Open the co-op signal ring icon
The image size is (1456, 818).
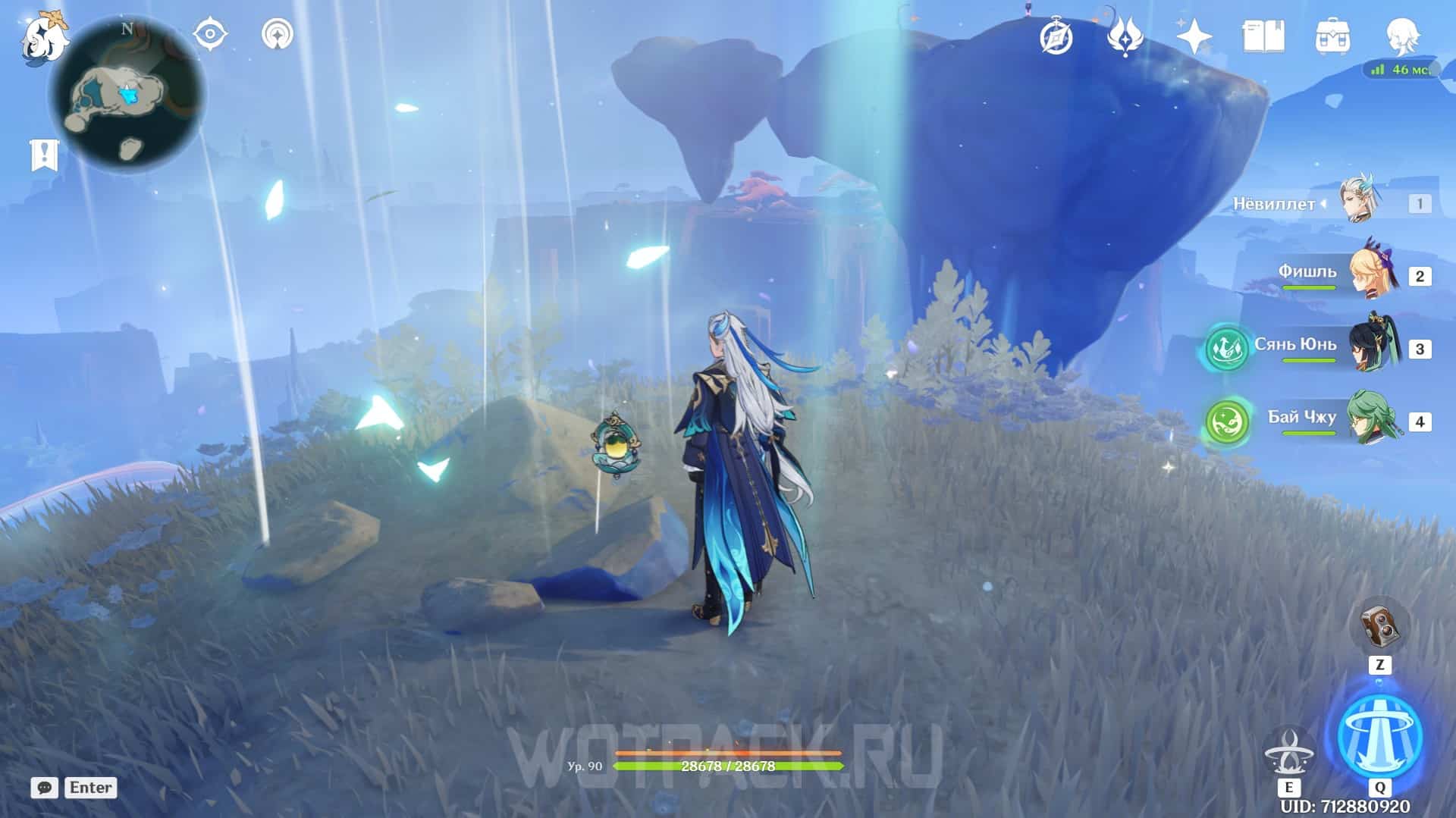(278, 35)
